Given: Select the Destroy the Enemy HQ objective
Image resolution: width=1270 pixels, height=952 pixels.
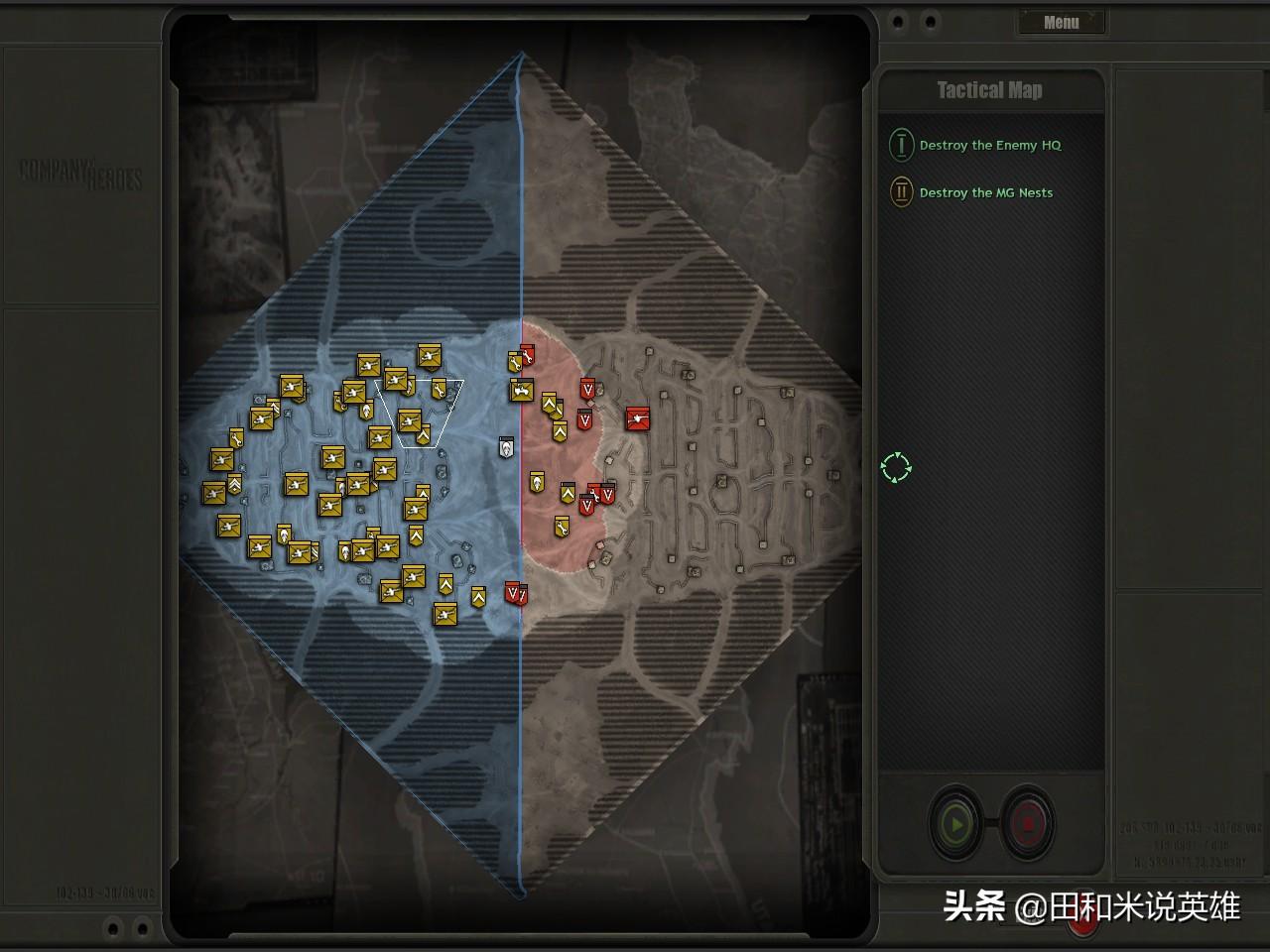Looking at the screenshot, I should coord(989,145).
